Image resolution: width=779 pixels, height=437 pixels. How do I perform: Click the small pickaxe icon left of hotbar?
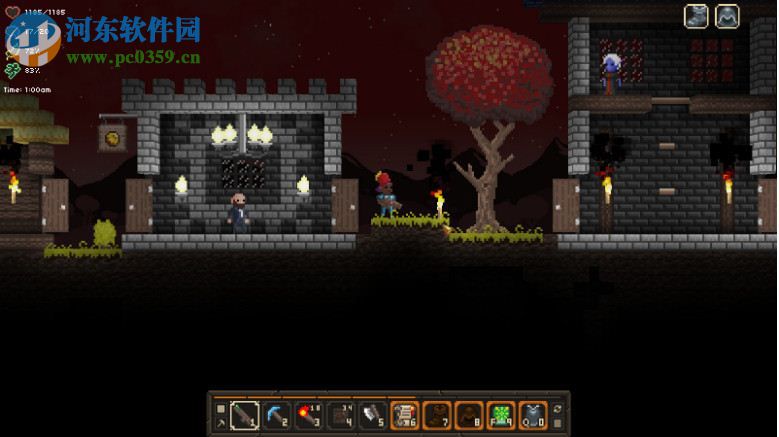(221, 423)
